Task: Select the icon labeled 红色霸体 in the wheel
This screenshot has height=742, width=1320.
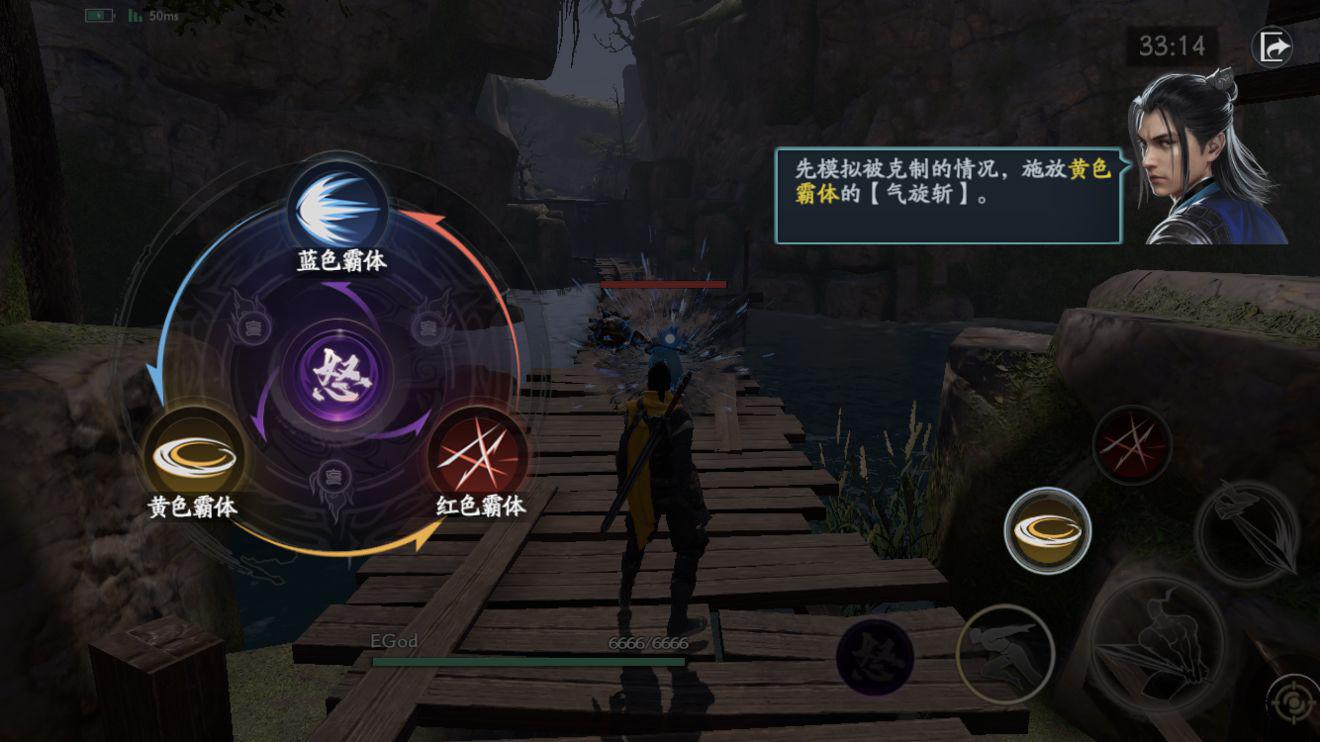Action: (x=478, y=455)
